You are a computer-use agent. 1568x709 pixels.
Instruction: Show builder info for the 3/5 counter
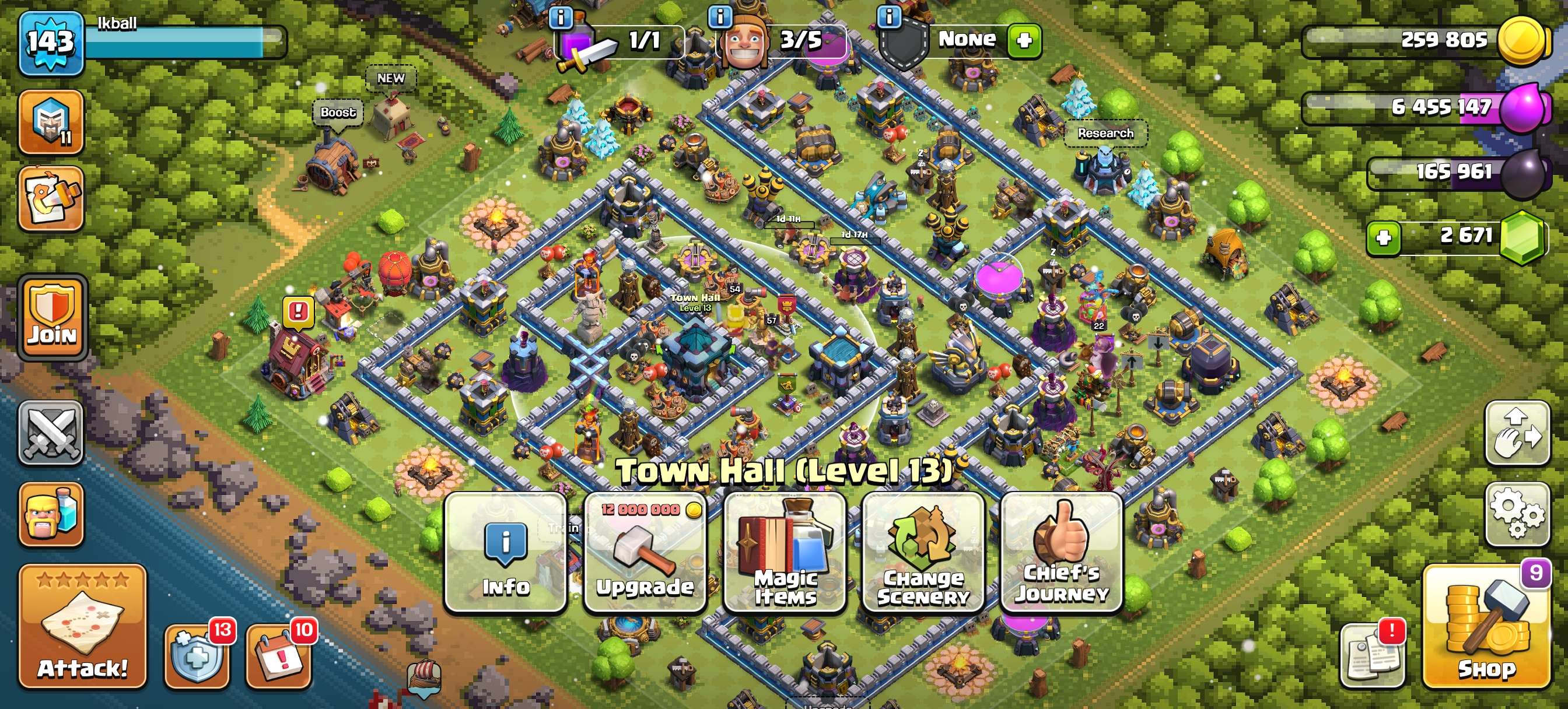pyautogui.click(x=720, y=17)
